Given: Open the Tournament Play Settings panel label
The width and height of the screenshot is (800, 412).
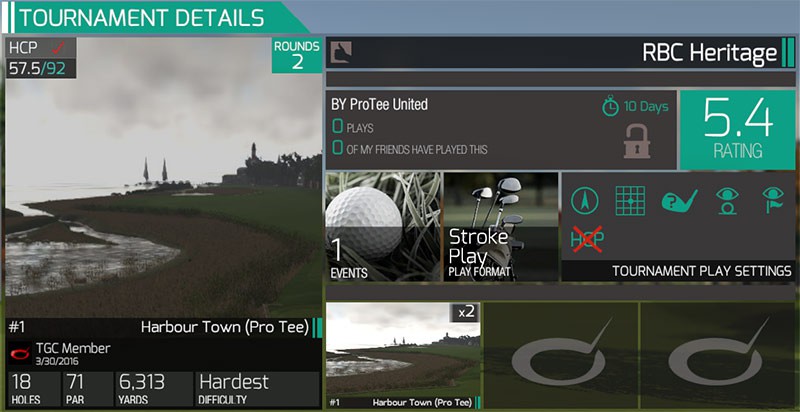Looking at the screenshot, I should pos(701,271).
